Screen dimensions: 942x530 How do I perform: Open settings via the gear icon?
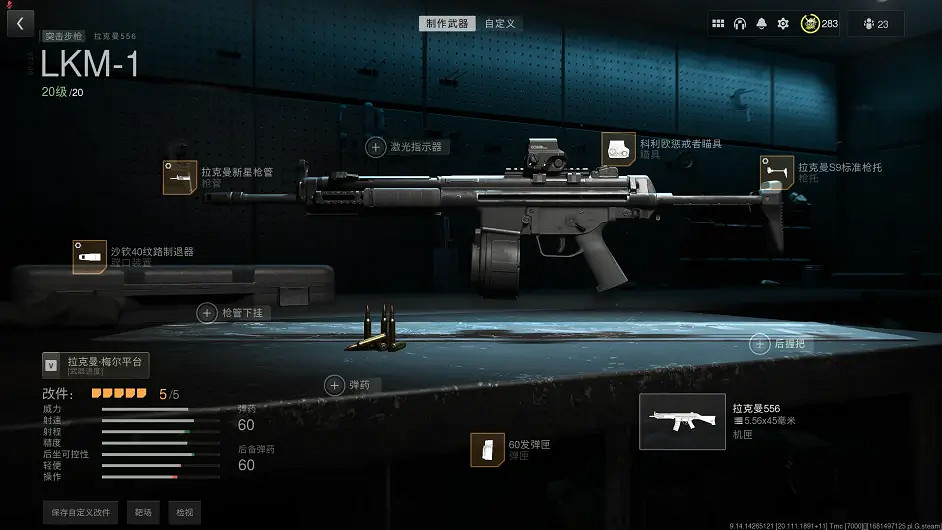[x=783, y=23]
